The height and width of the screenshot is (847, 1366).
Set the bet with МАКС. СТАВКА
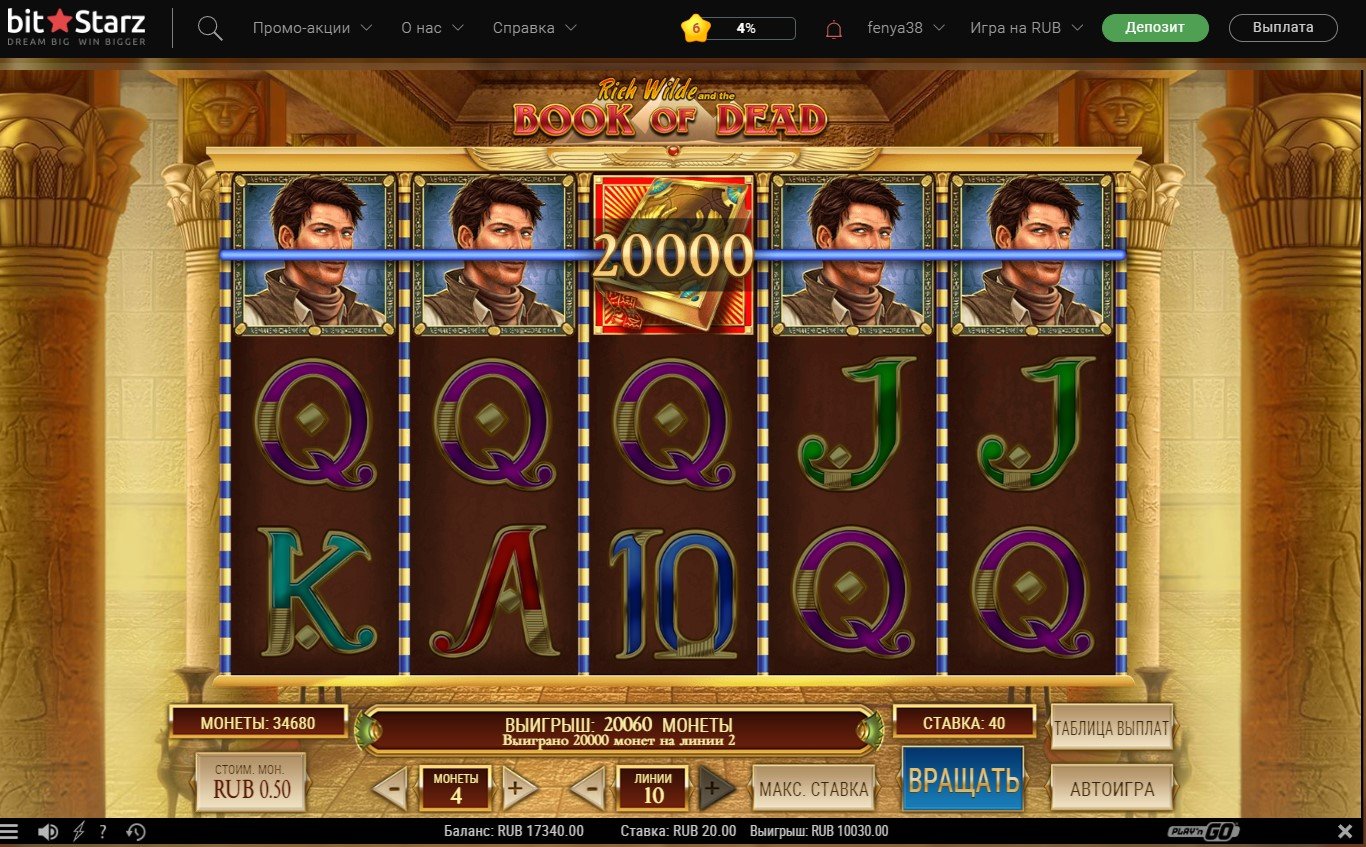pyautogui.click(x=813, y=789)
